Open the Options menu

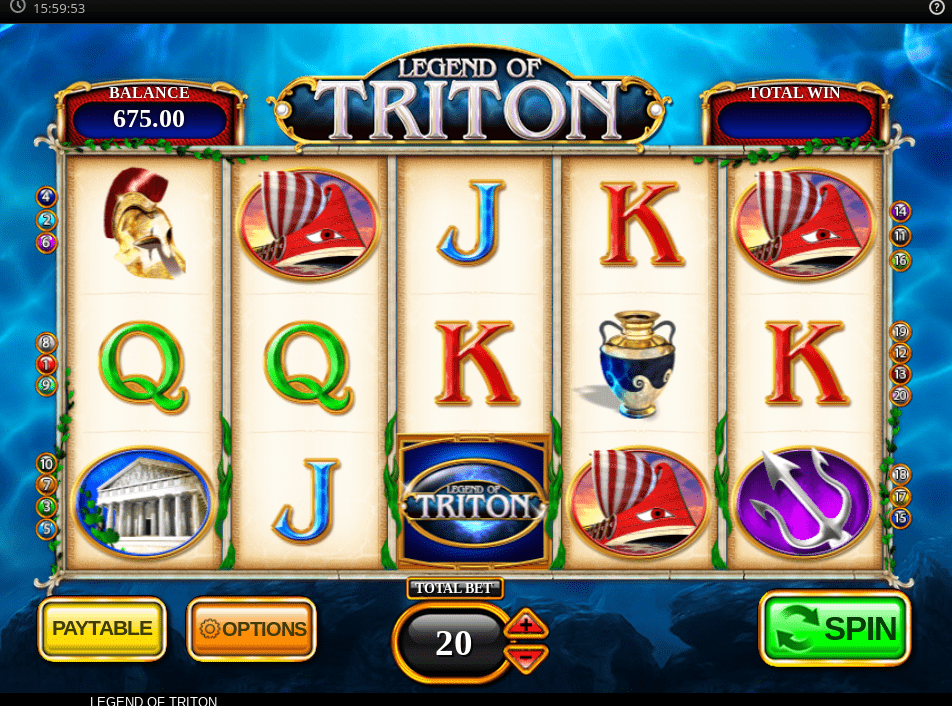coord(252,629)
